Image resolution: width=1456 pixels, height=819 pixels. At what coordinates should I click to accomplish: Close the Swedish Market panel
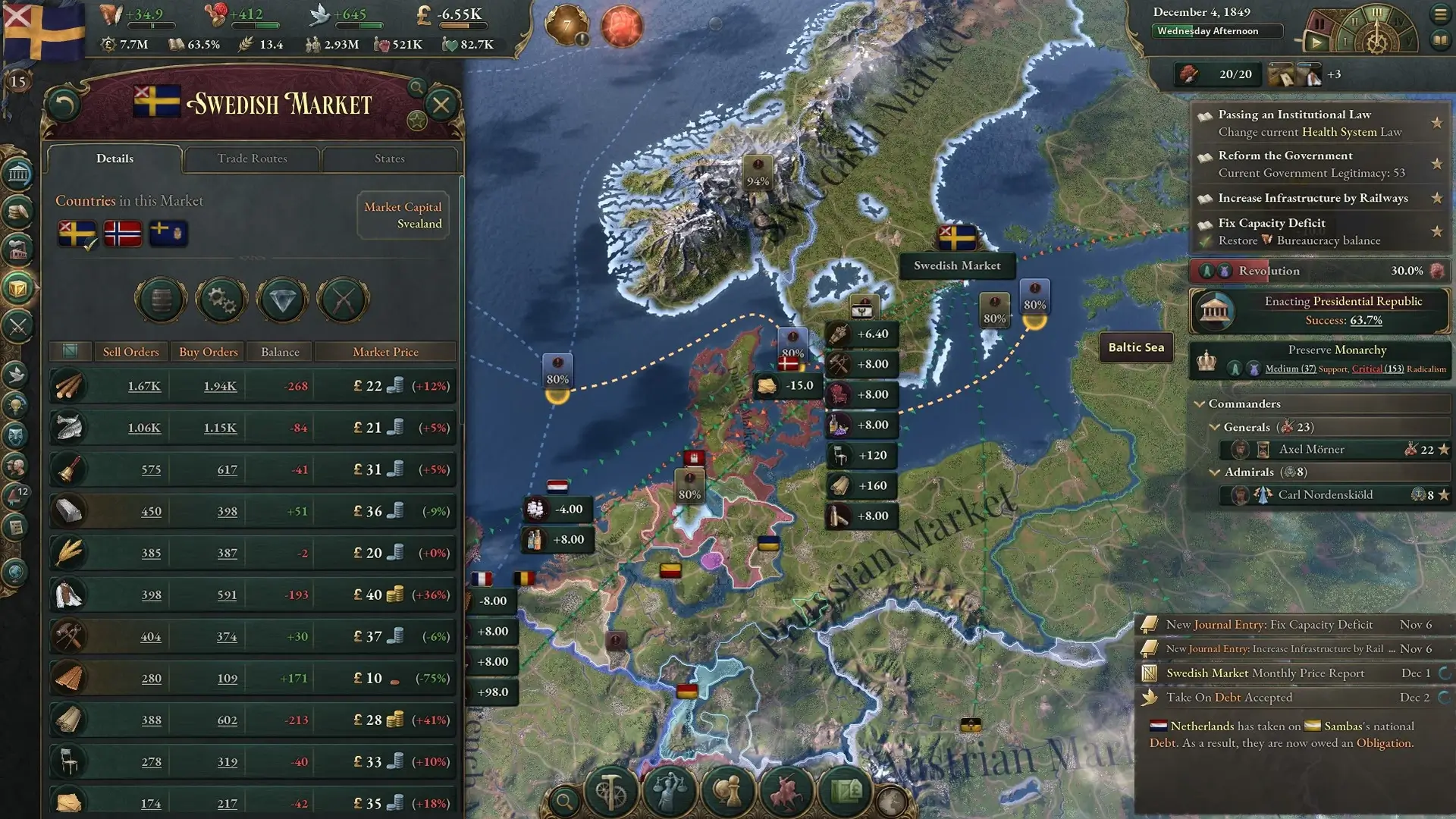point(441,105)
